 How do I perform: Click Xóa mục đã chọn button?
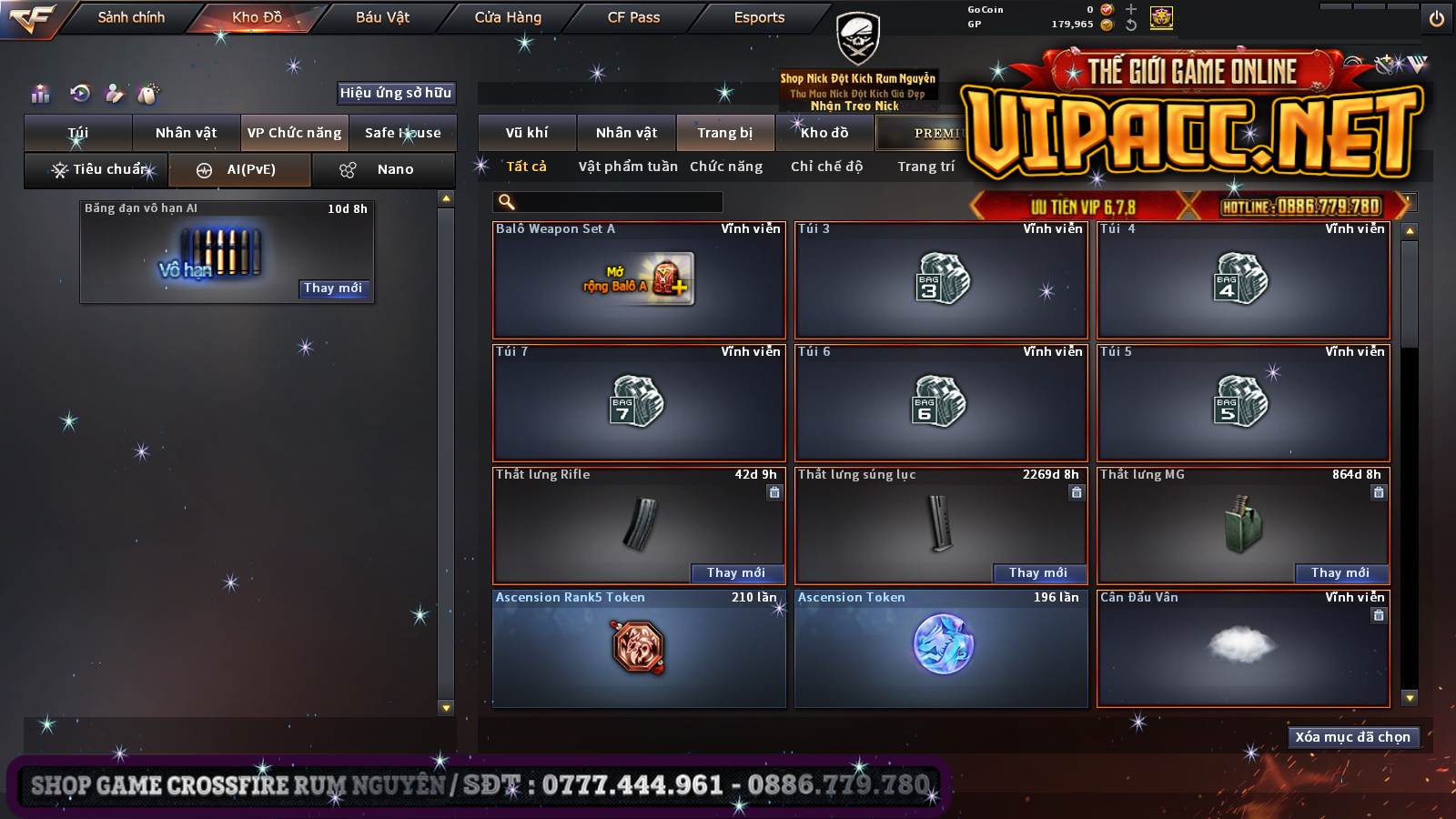[1352, 737]
